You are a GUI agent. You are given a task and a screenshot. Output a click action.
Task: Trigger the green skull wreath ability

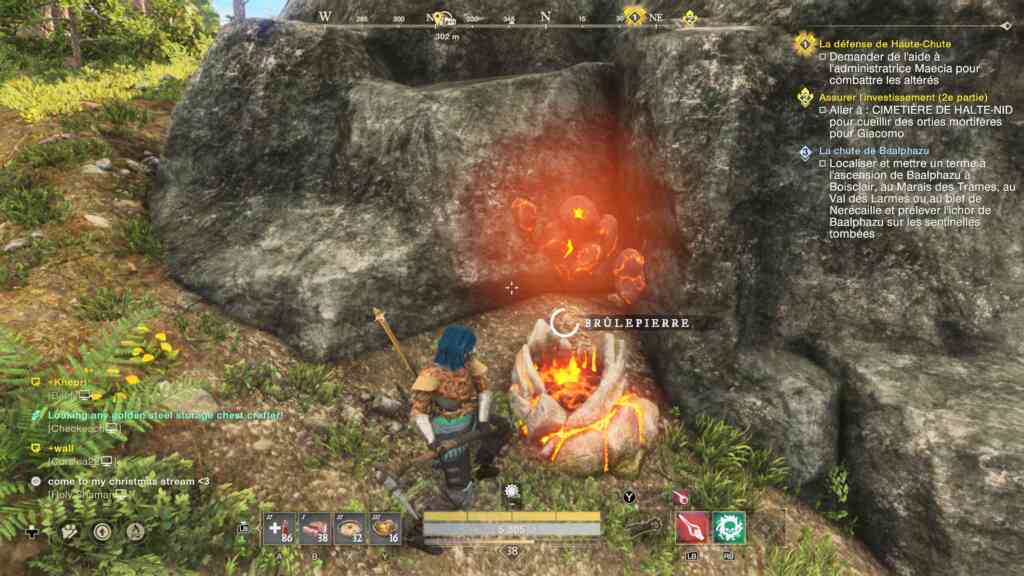pos(729,527)
